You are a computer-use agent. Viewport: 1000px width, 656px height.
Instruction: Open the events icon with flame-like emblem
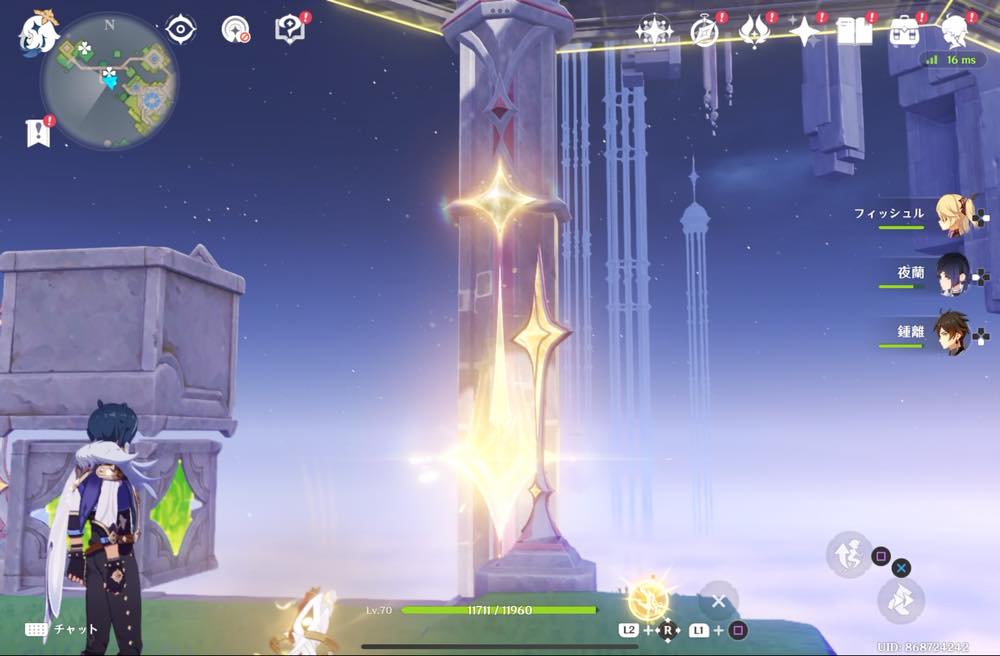point(753,31)
